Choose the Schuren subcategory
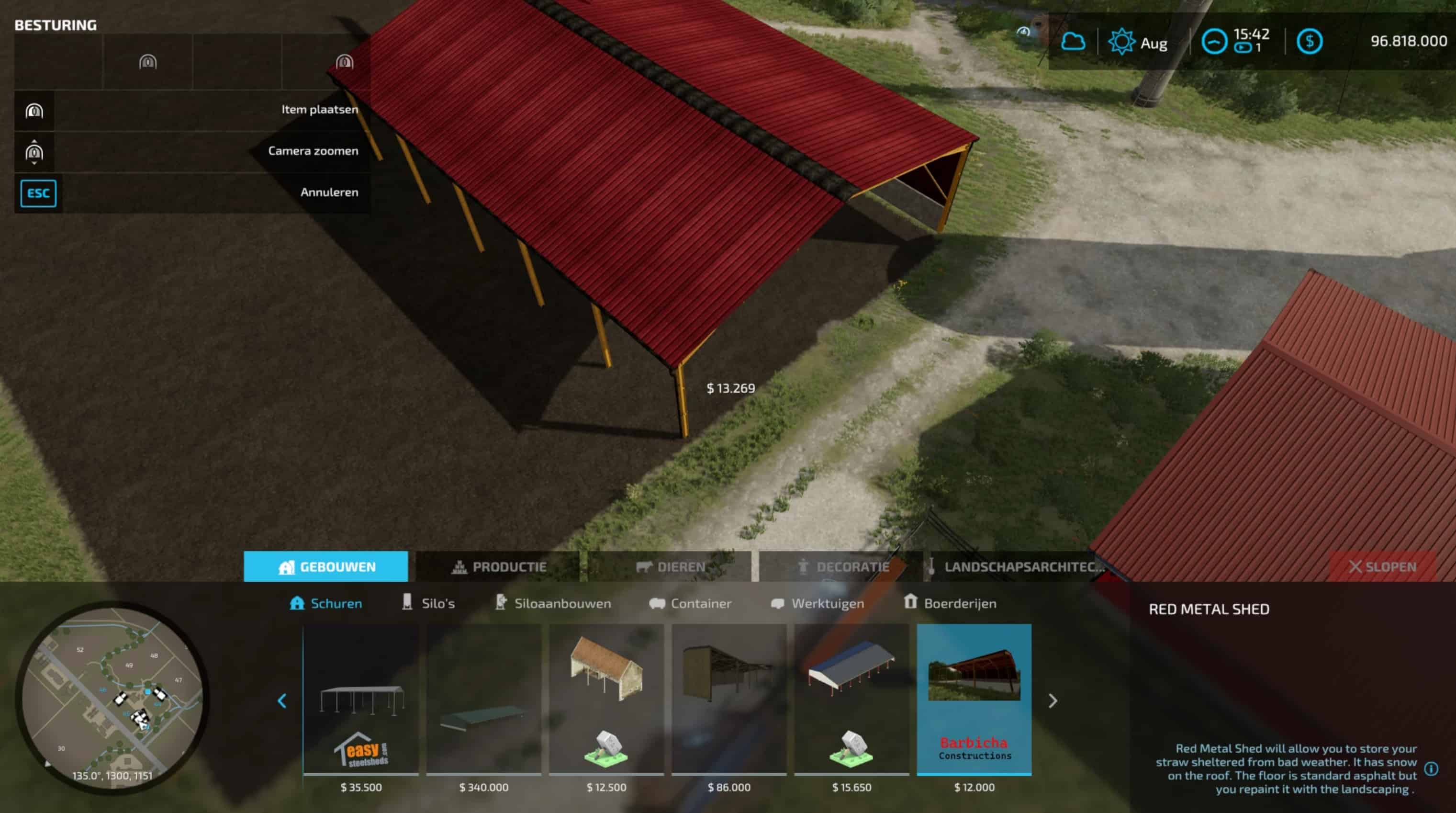 (x=326, y=603)
